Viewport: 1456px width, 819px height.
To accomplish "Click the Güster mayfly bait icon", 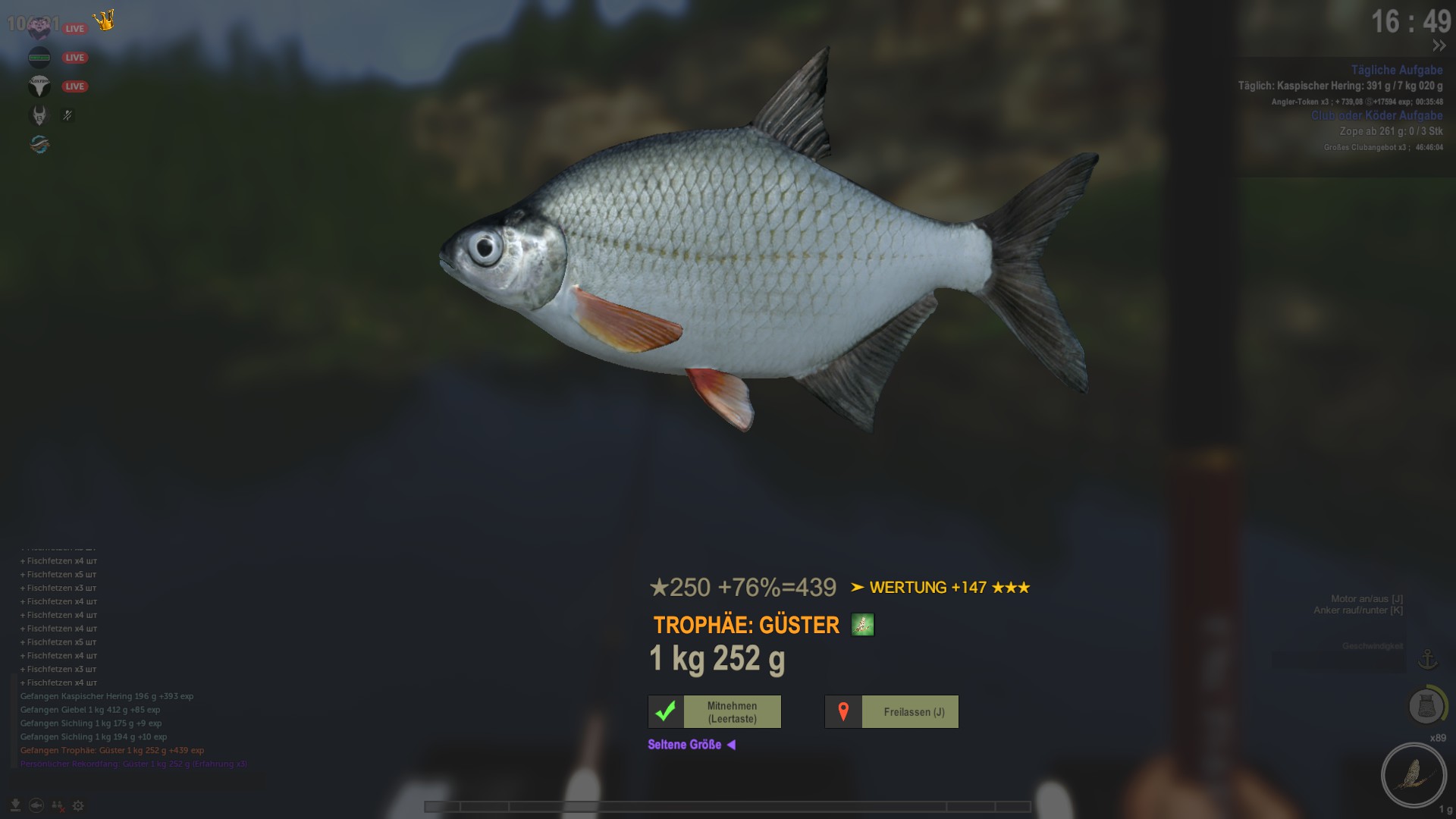I will point(862,625).
